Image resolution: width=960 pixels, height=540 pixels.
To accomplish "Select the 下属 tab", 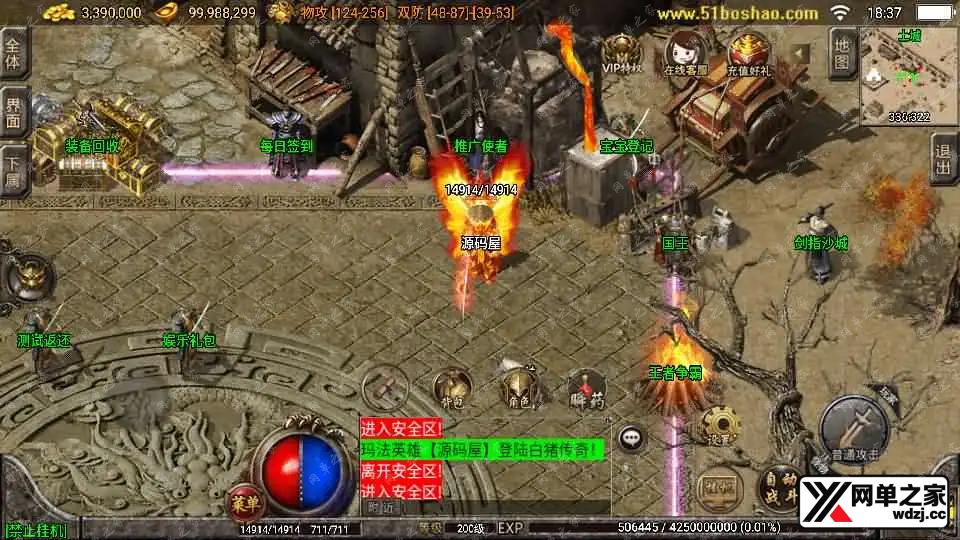I will tap(14, 169).
